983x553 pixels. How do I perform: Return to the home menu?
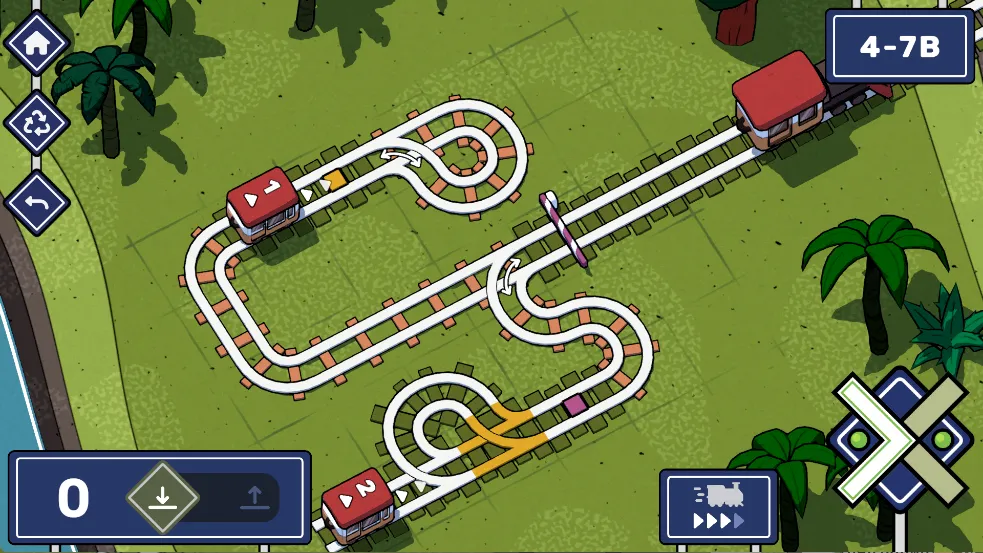click(x=37, y=44)
